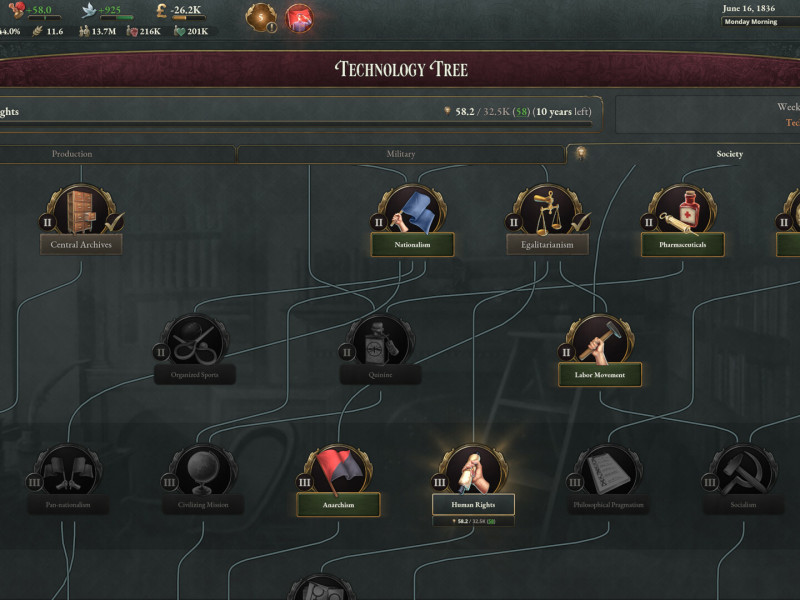
Task: Research the Anarchism technology
Action: coord(338,505)
